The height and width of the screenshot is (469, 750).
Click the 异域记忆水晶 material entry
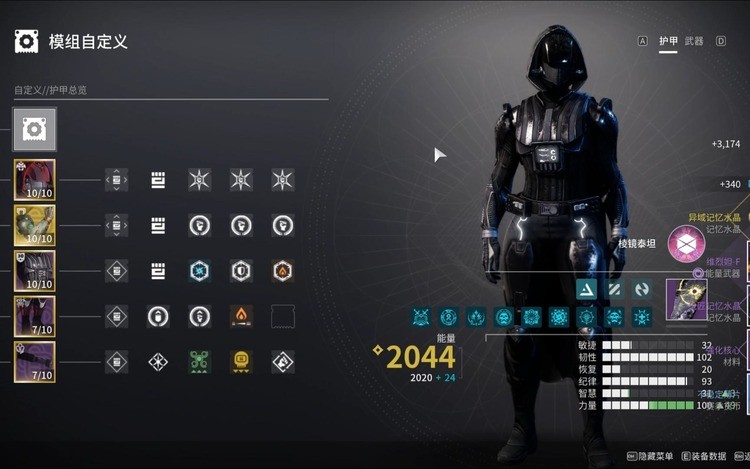pyautogui.click(x=716, y=217)
